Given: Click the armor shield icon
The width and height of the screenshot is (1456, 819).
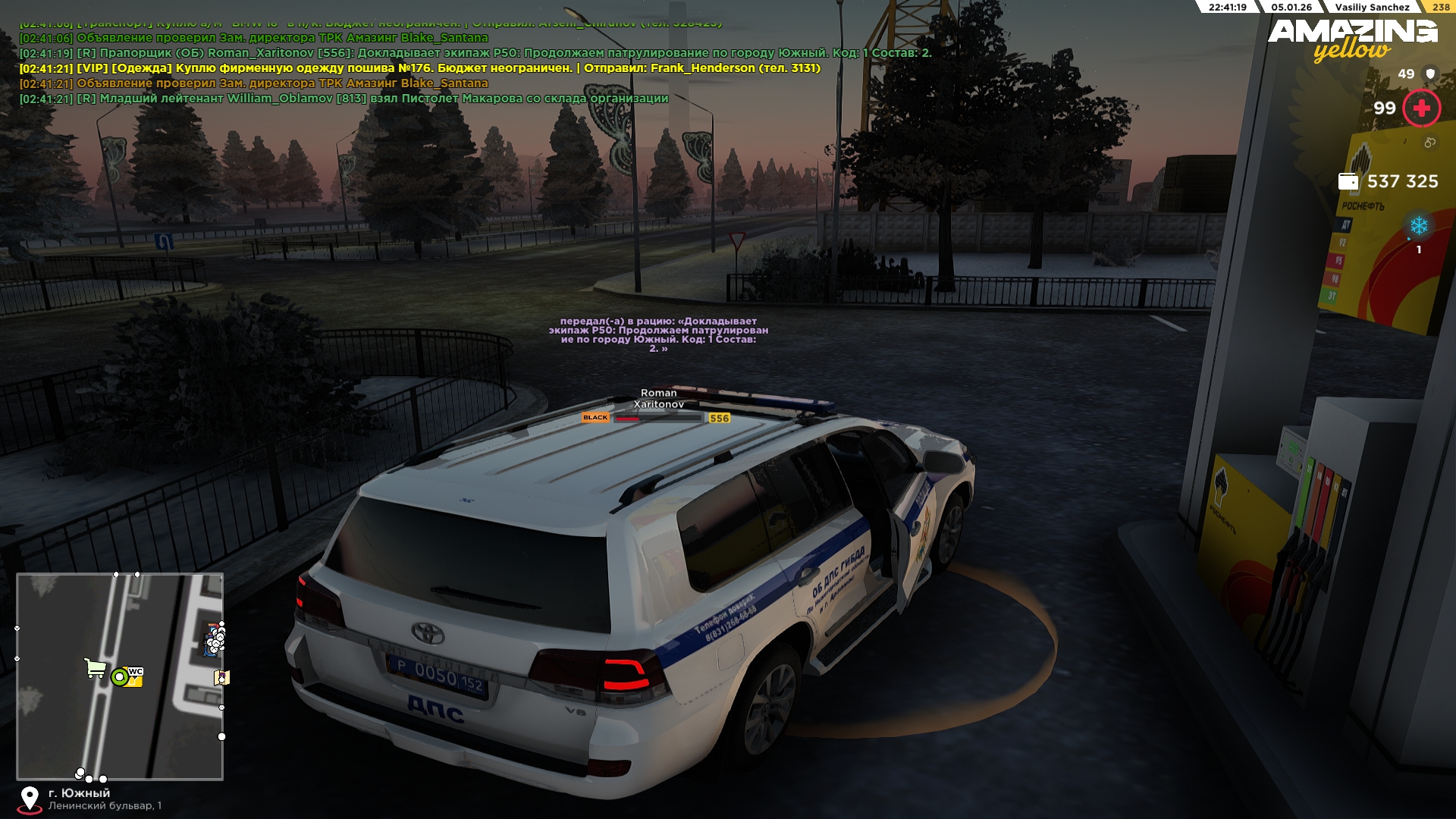Looking at the screenshot, I should (x=1430, y=74).
